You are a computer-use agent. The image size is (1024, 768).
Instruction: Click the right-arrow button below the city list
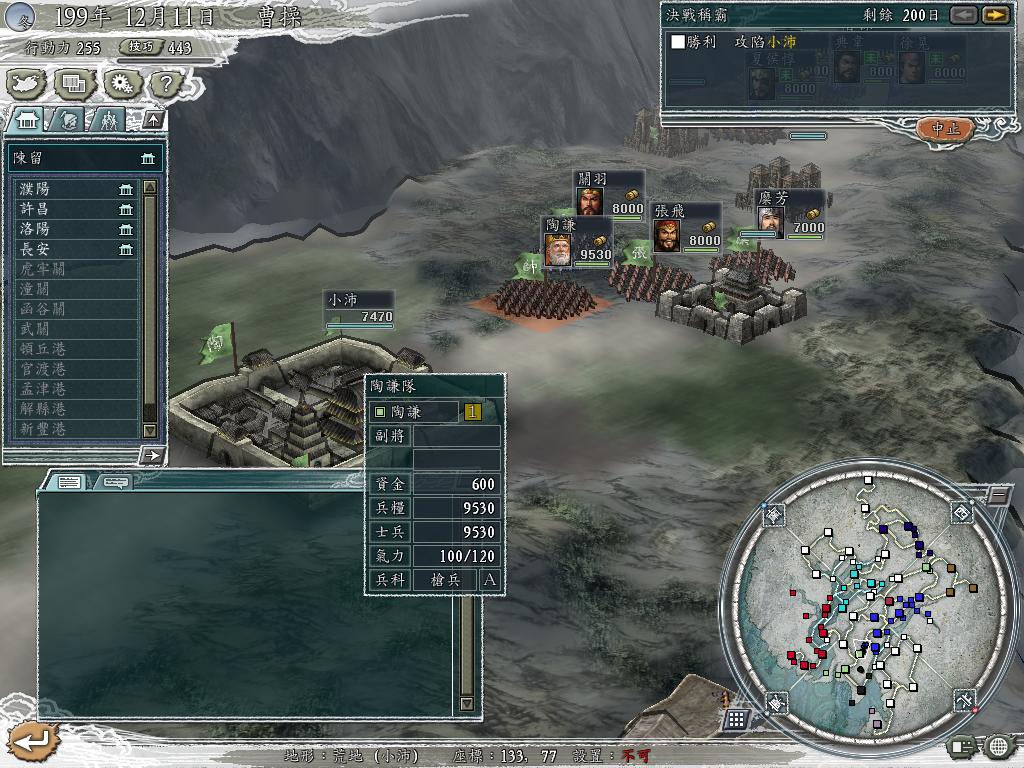point(153,456)
